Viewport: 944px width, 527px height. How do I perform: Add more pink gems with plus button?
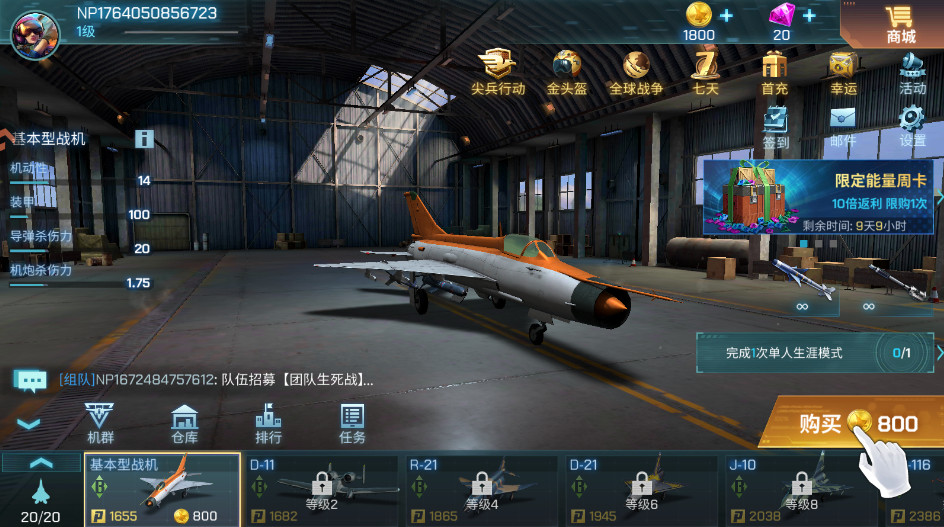(808, 16)
